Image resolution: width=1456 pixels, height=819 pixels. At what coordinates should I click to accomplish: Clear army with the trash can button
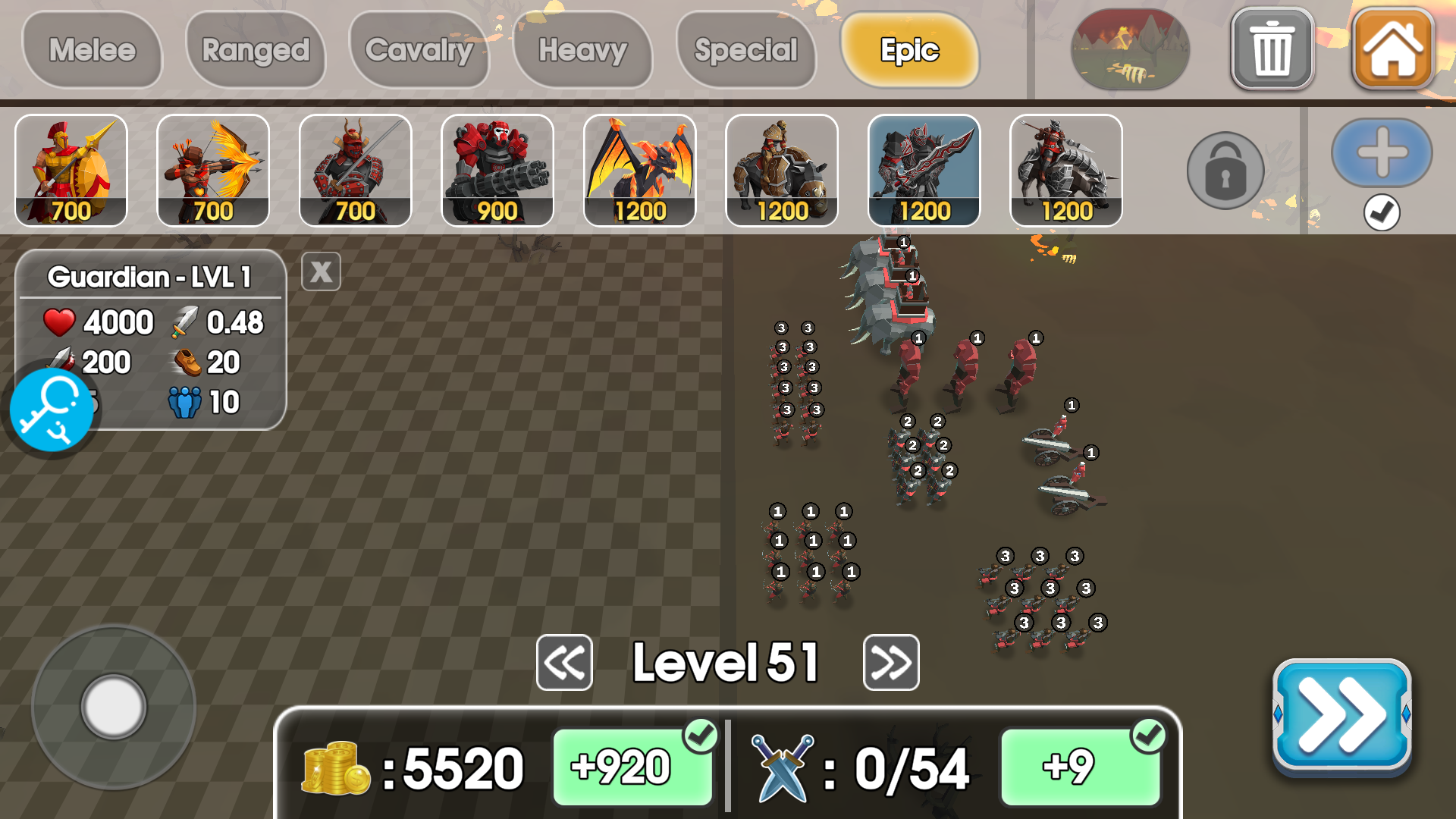point(1272,50)
